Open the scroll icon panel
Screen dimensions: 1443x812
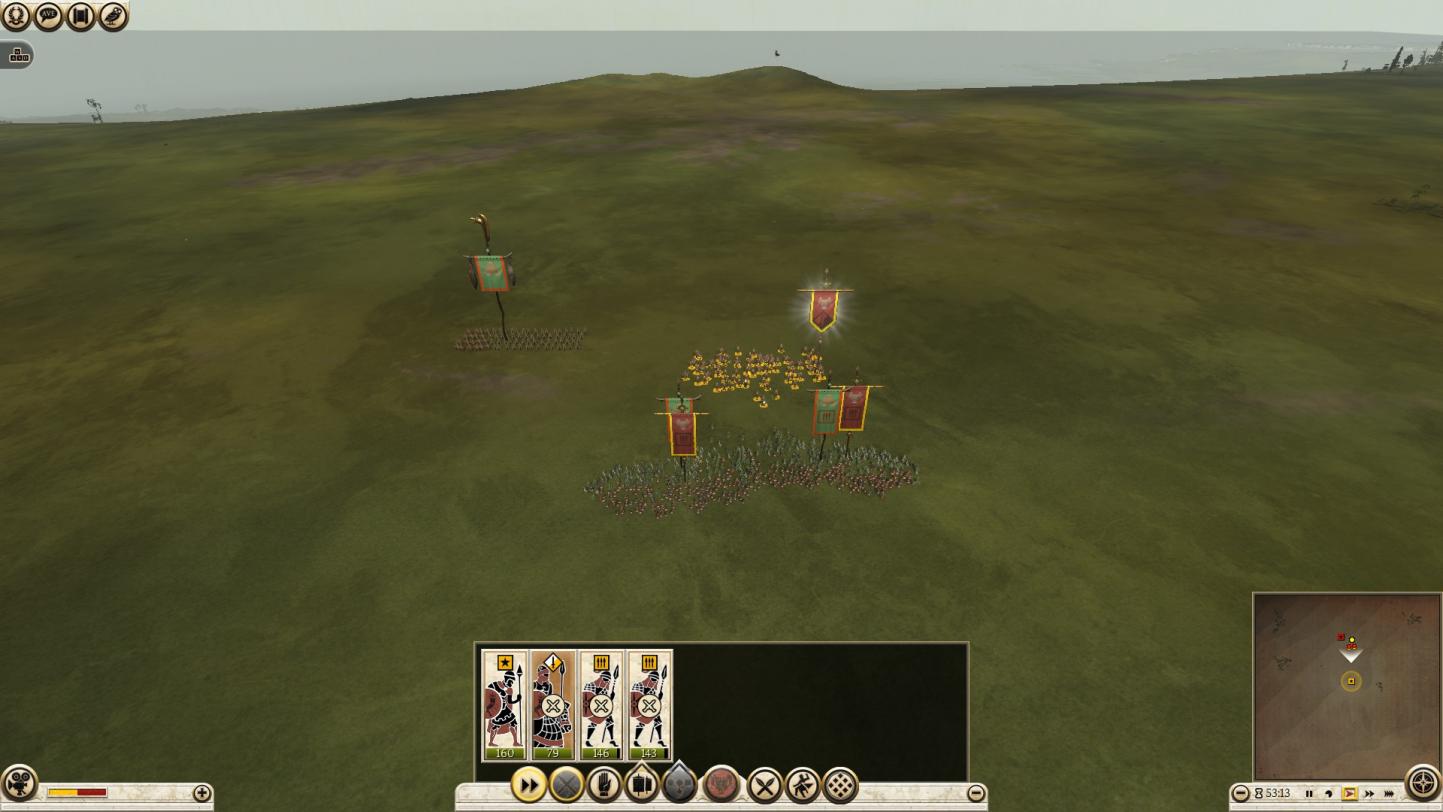point(81,15)
